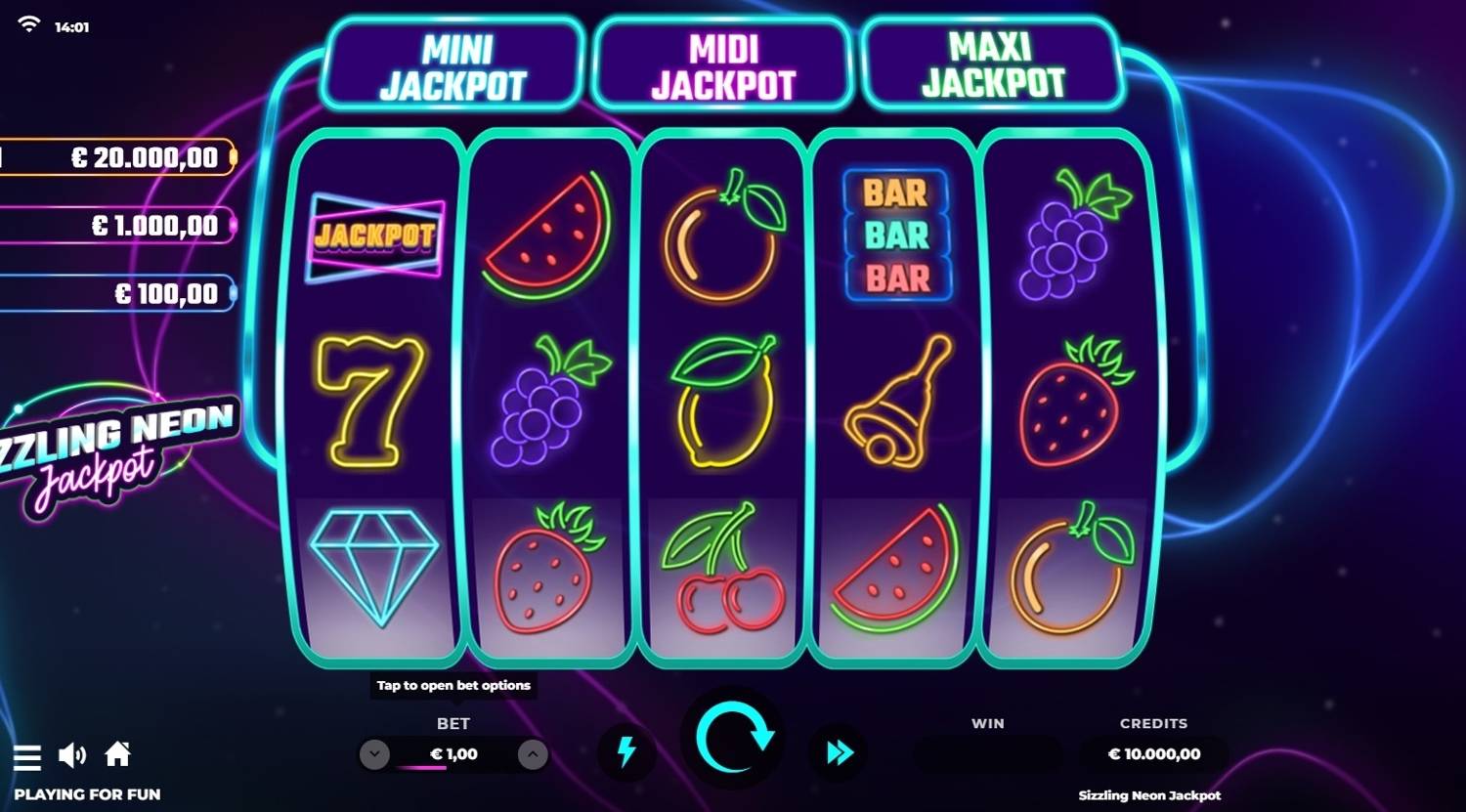Increase bet with the up chevron

point(532,753)
